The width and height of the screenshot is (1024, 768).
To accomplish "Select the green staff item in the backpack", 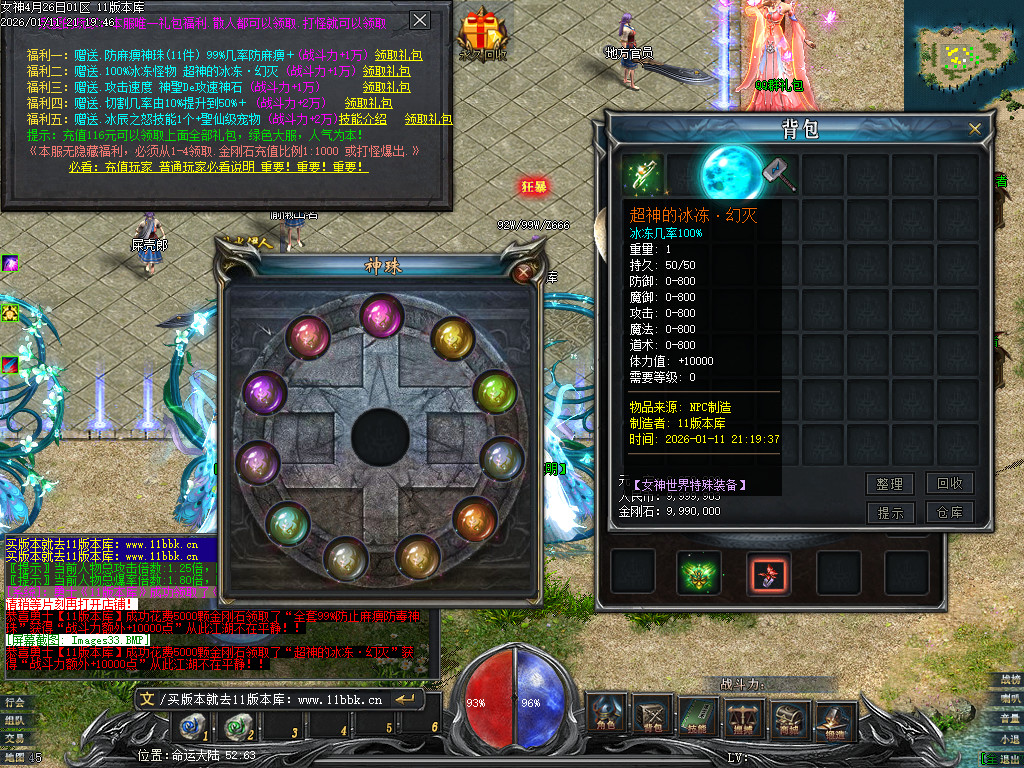I will click(640, 174).
